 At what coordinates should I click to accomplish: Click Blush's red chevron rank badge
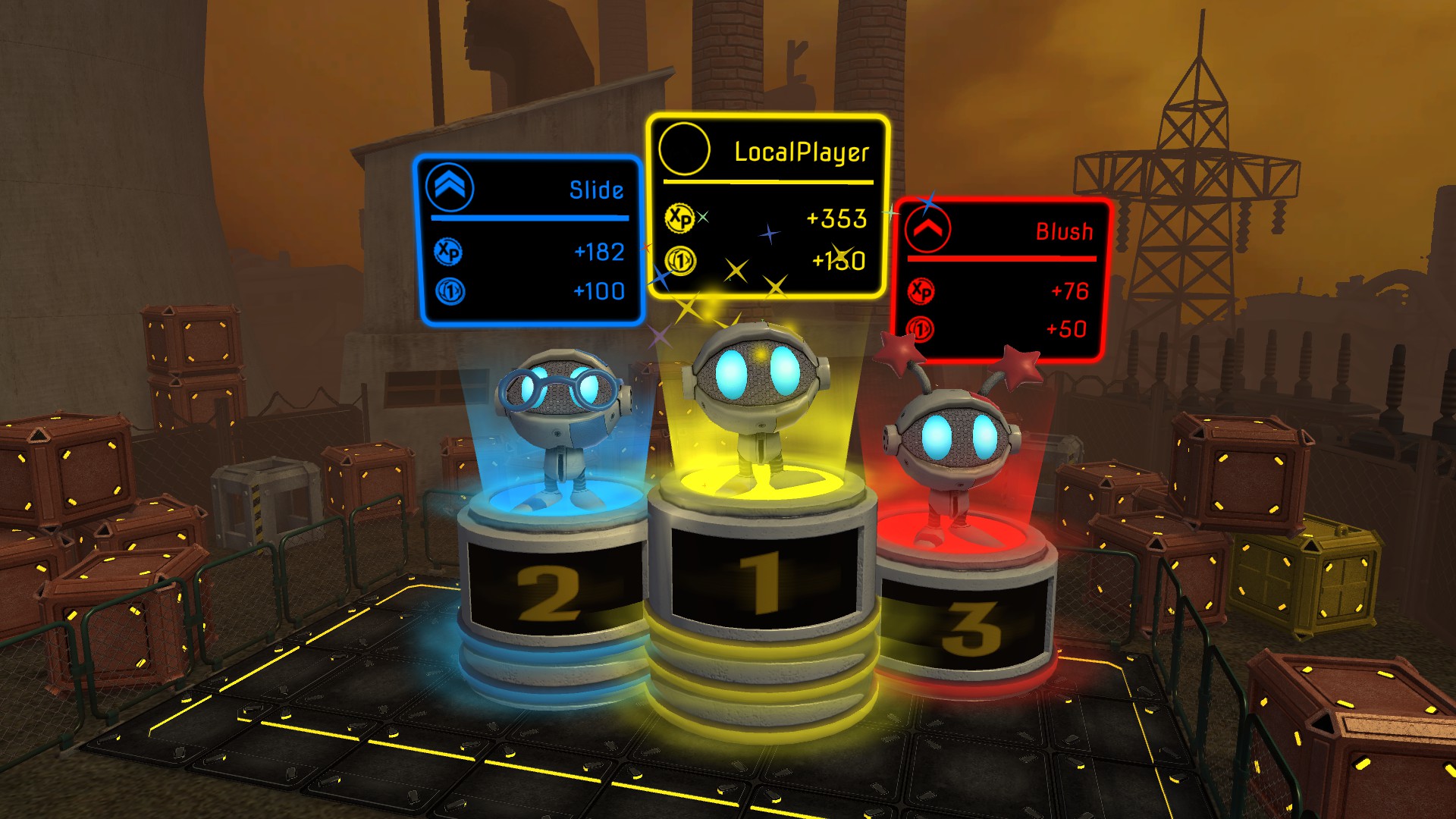tap(927, 229)
